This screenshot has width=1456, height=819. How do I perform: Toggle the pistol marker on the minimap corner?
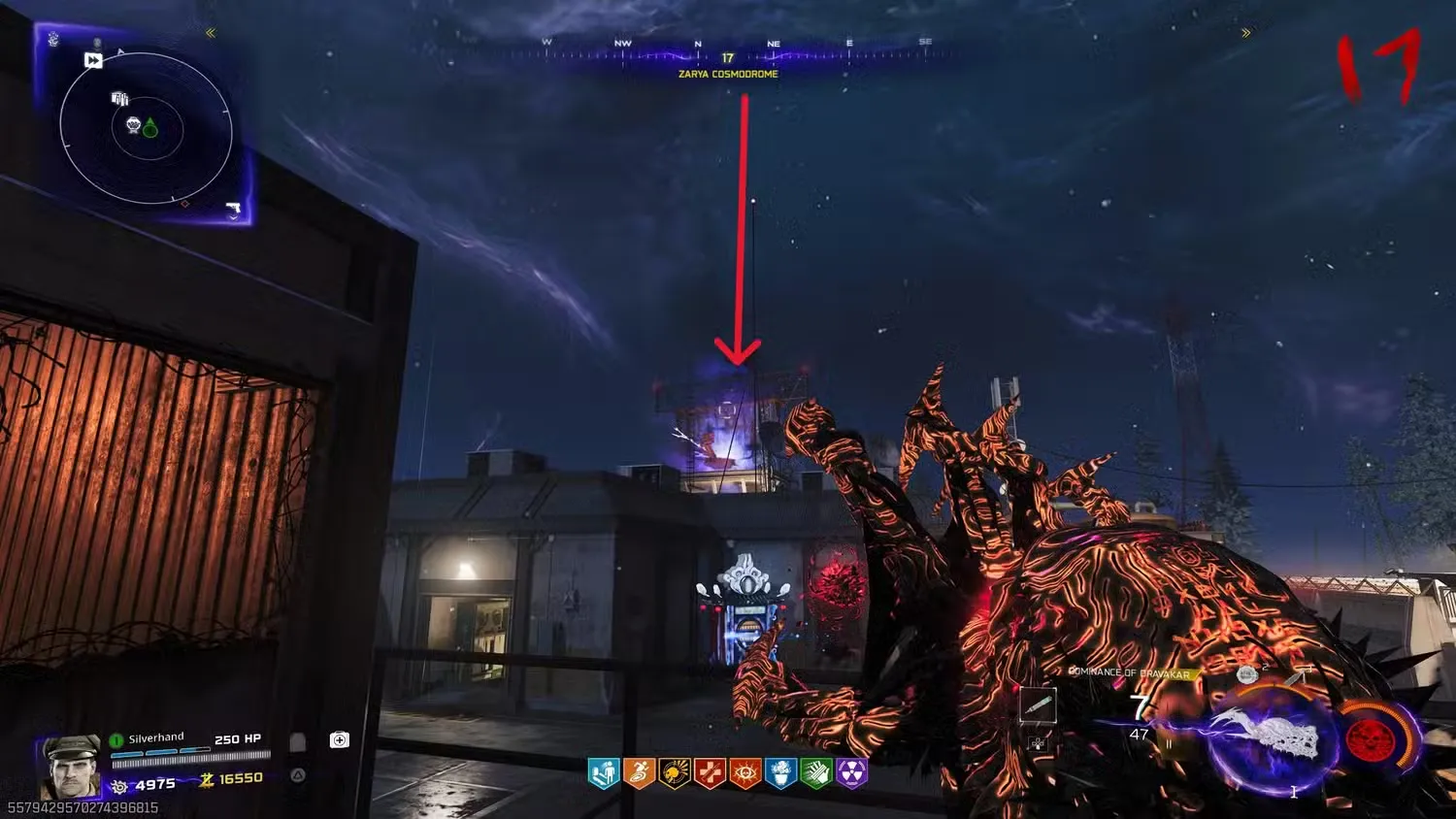click(235, 209)
